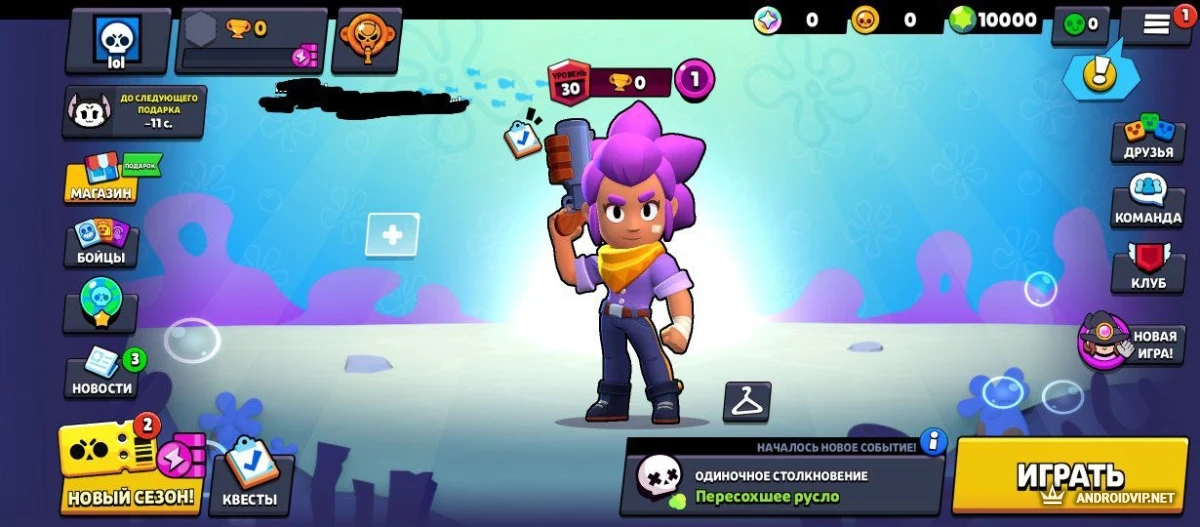
Task: Open the hamburger main menu
Action: [x=1156, y=25]
